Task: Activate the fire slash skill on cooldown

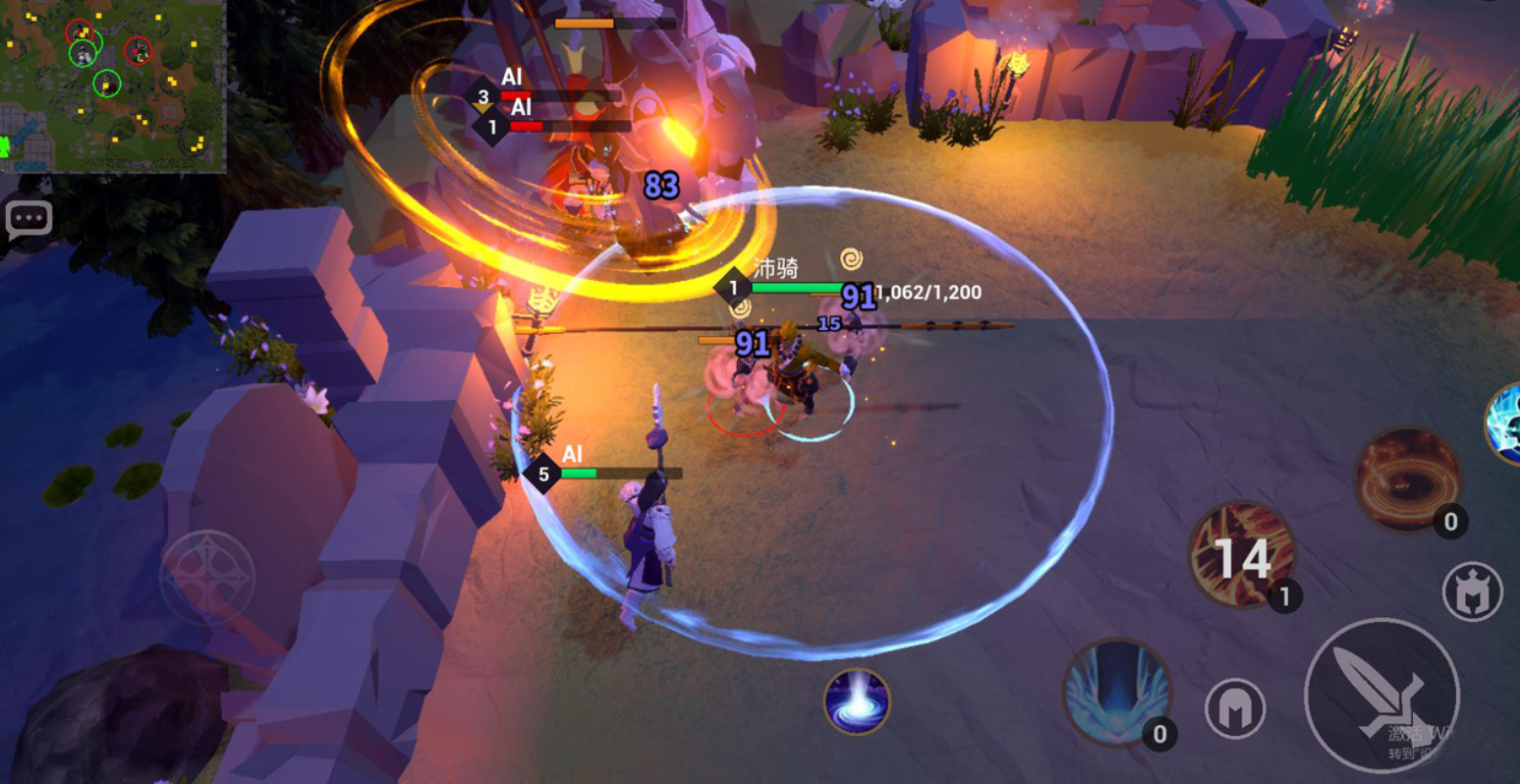Action: click(x=1242, y=554)
